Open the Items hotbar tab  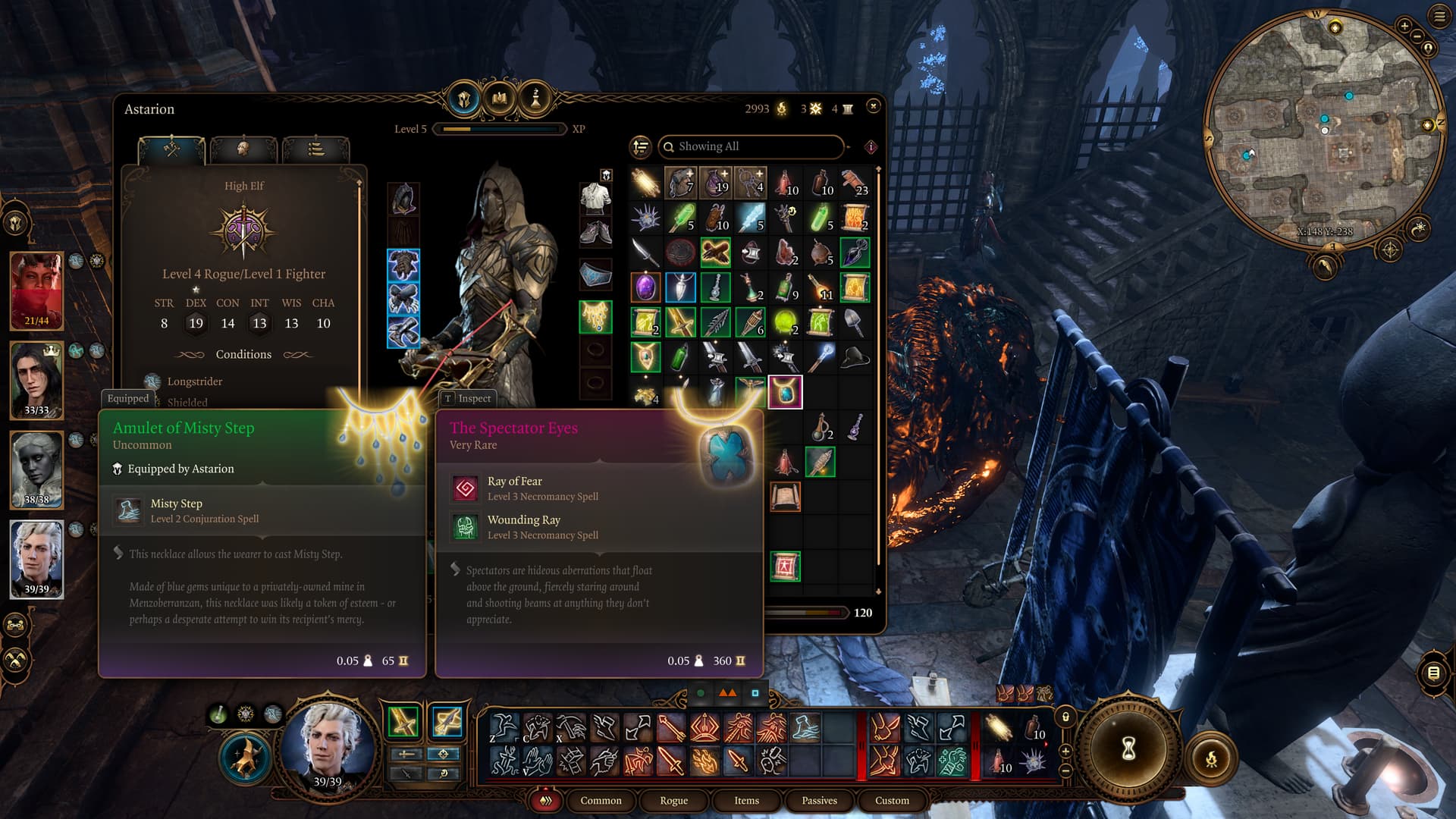(746, 801)
